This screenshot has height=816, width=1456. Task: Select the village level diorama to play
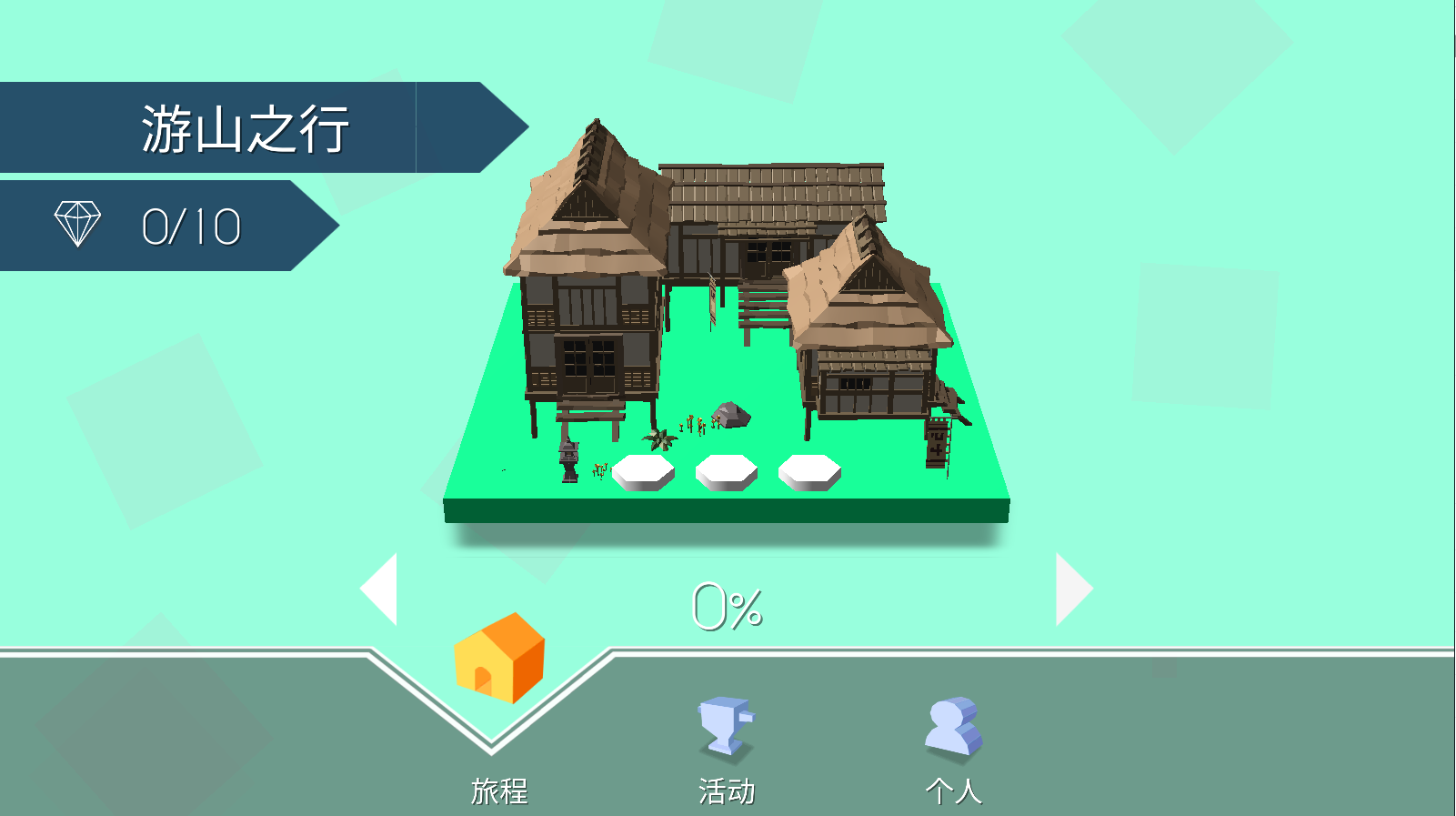point(728,346)
